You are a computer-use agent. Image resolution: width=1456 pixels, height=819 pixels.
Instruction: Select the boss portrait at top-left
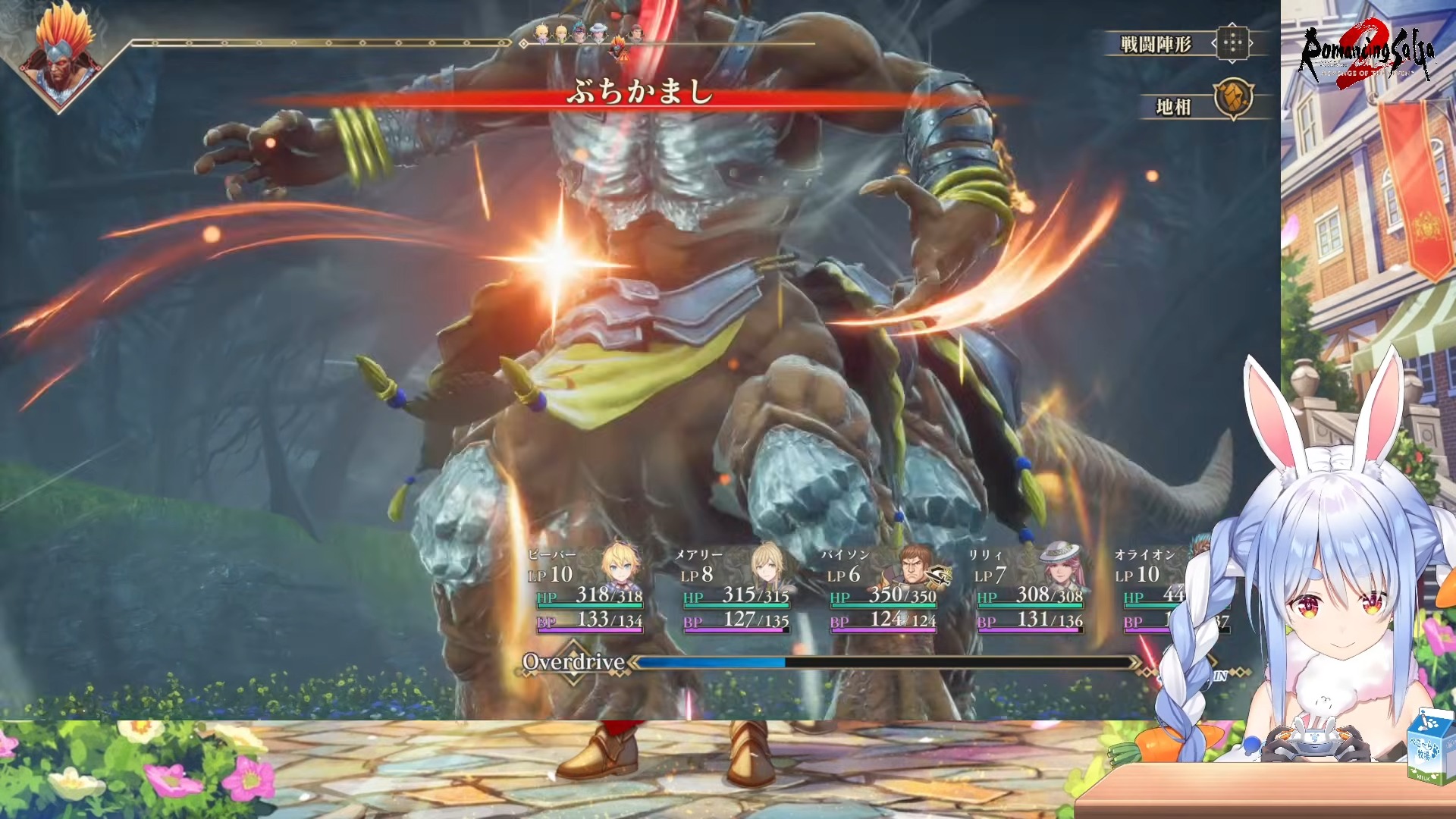pyautogui.click(x=61, y=52)
